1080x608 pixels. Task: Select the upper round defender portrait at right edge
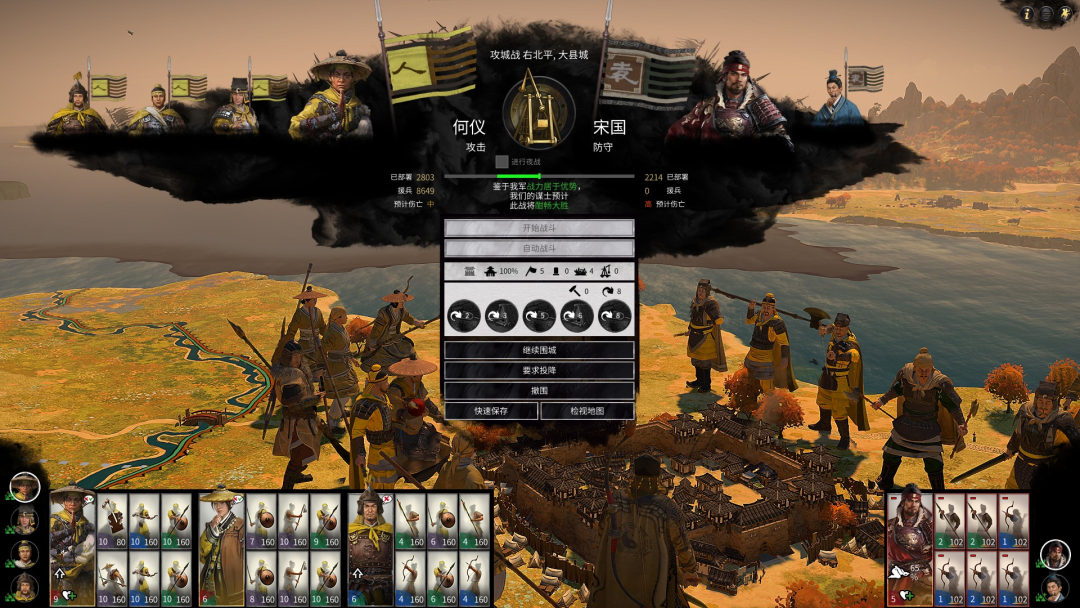pyautogui.click(x=1054, y=554)
